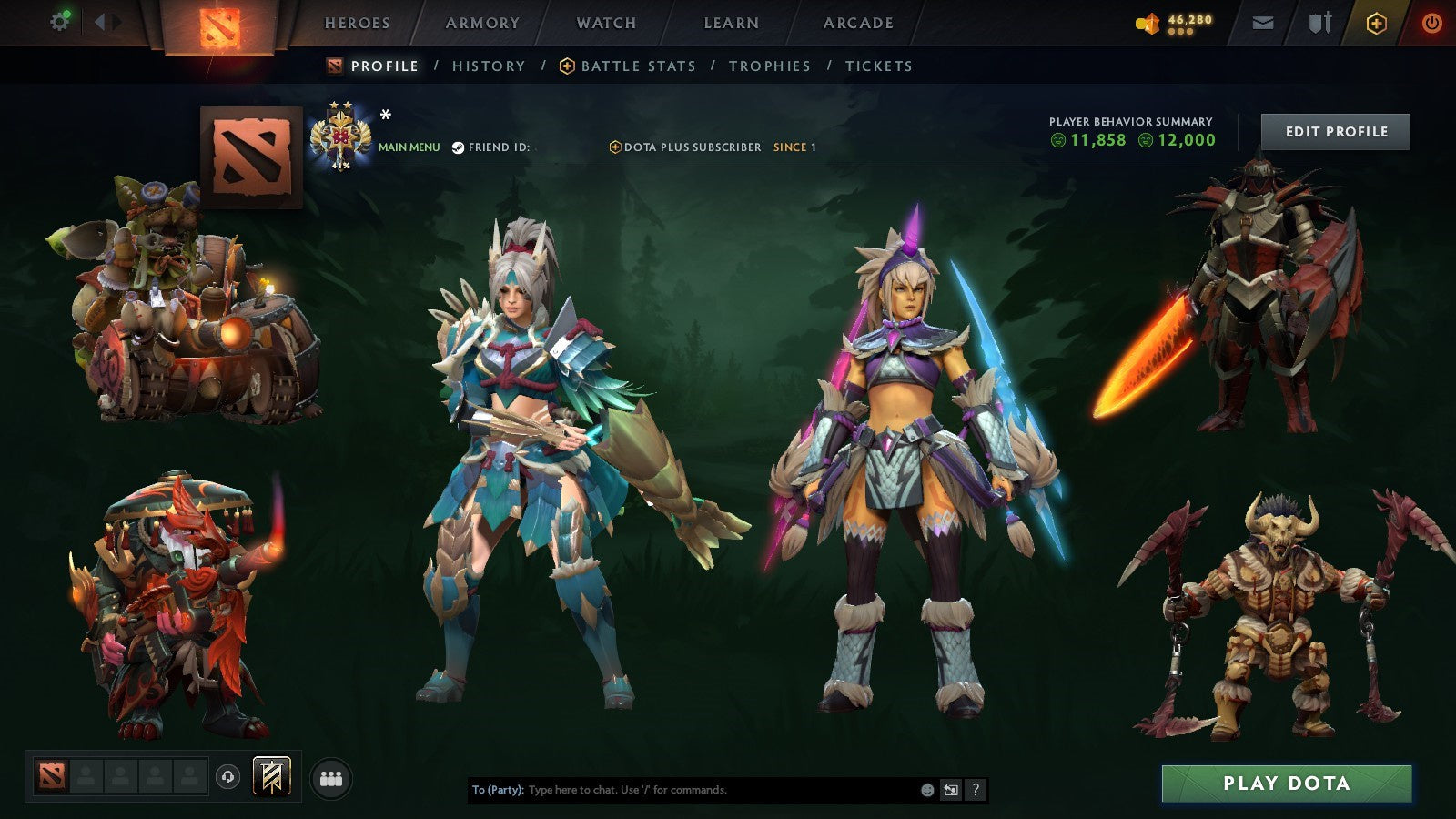Click the chat channel switch icon beside the emoticon
Screen dimensions: 1456x819
952,790
